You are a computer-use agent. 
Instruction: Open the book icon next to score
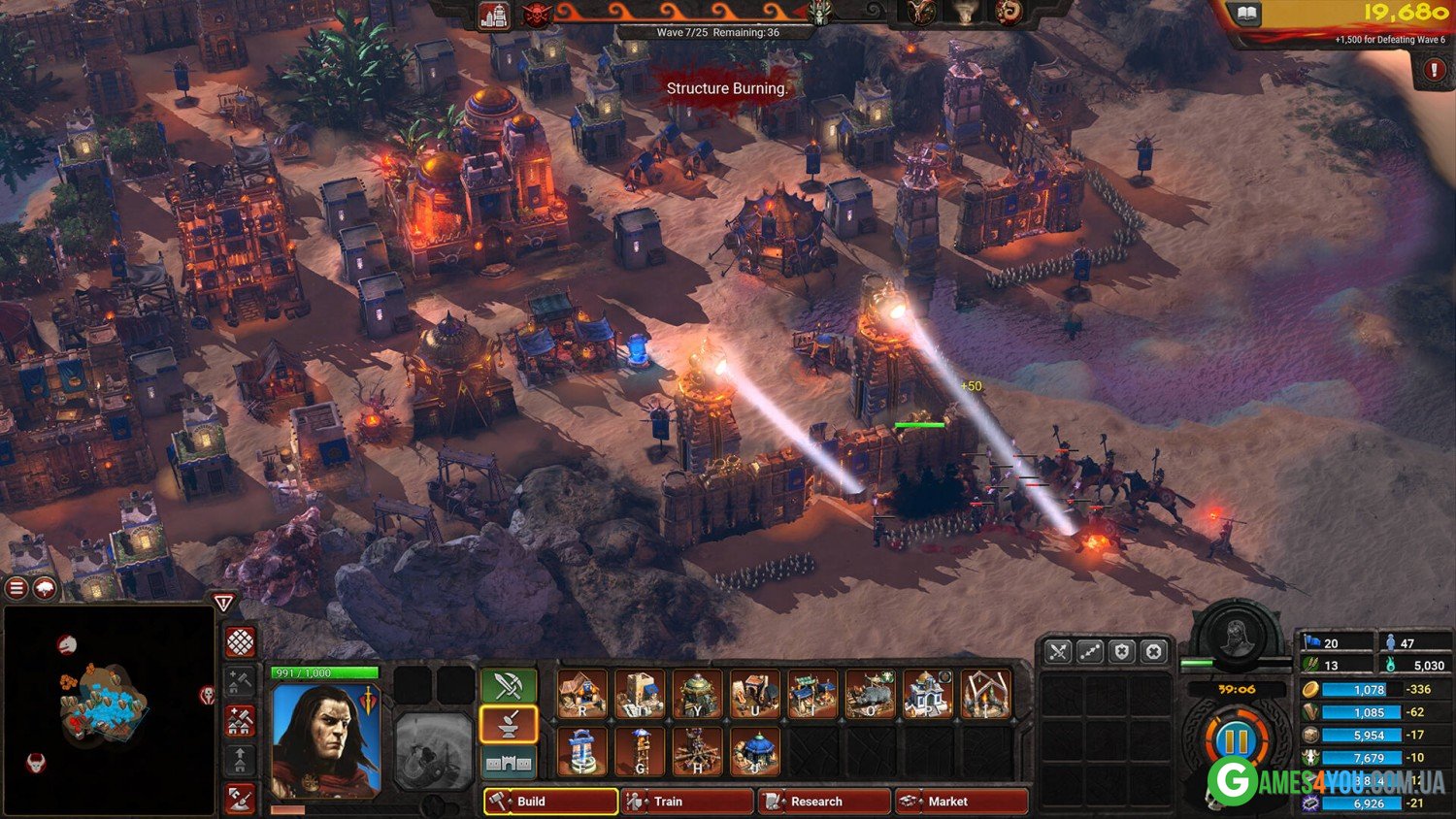pos(1247,14)
